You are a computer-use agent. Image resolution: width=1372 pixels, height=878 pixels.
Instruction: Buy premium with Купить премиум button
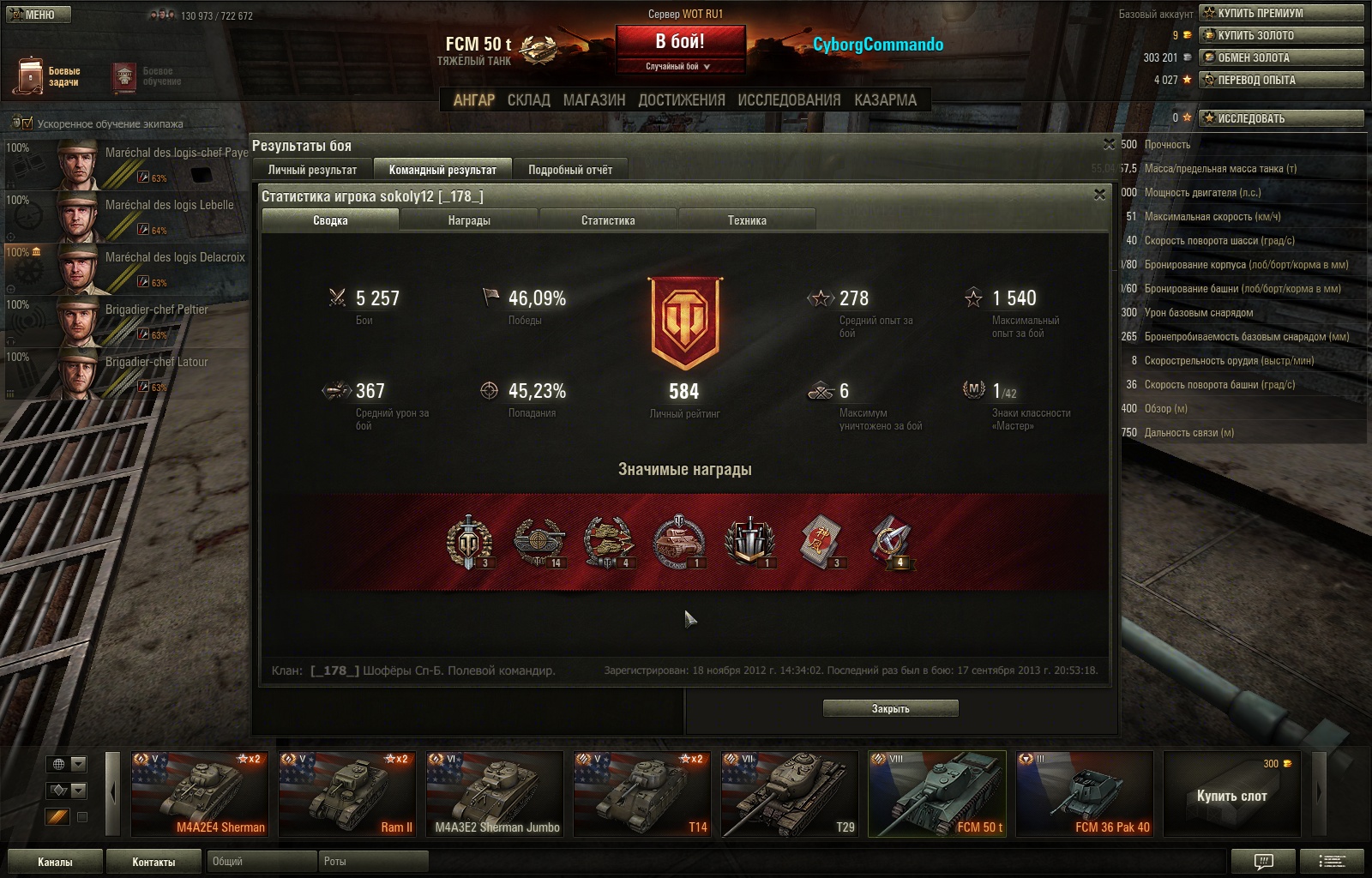pos(1281,13)
